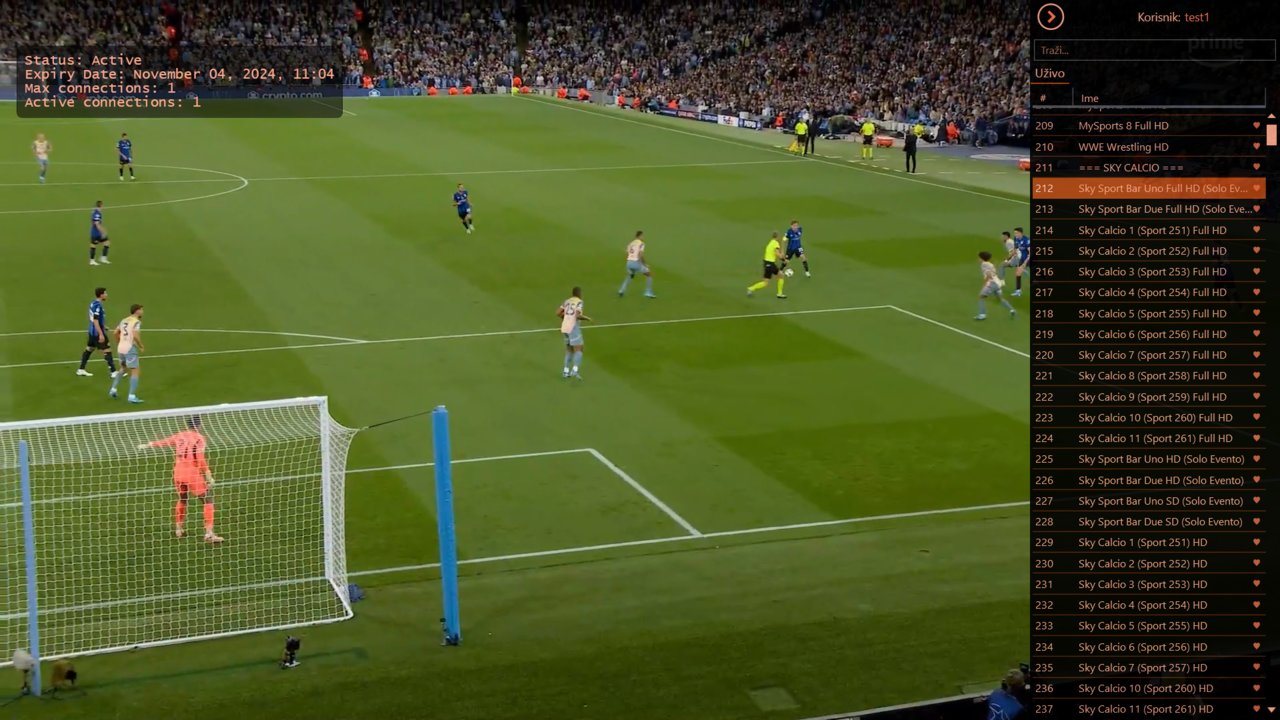
Task: Open Sky Calcio 5 (Sport 255) HD row 233
Action: pyautogui.click(x=1142, y=626)
